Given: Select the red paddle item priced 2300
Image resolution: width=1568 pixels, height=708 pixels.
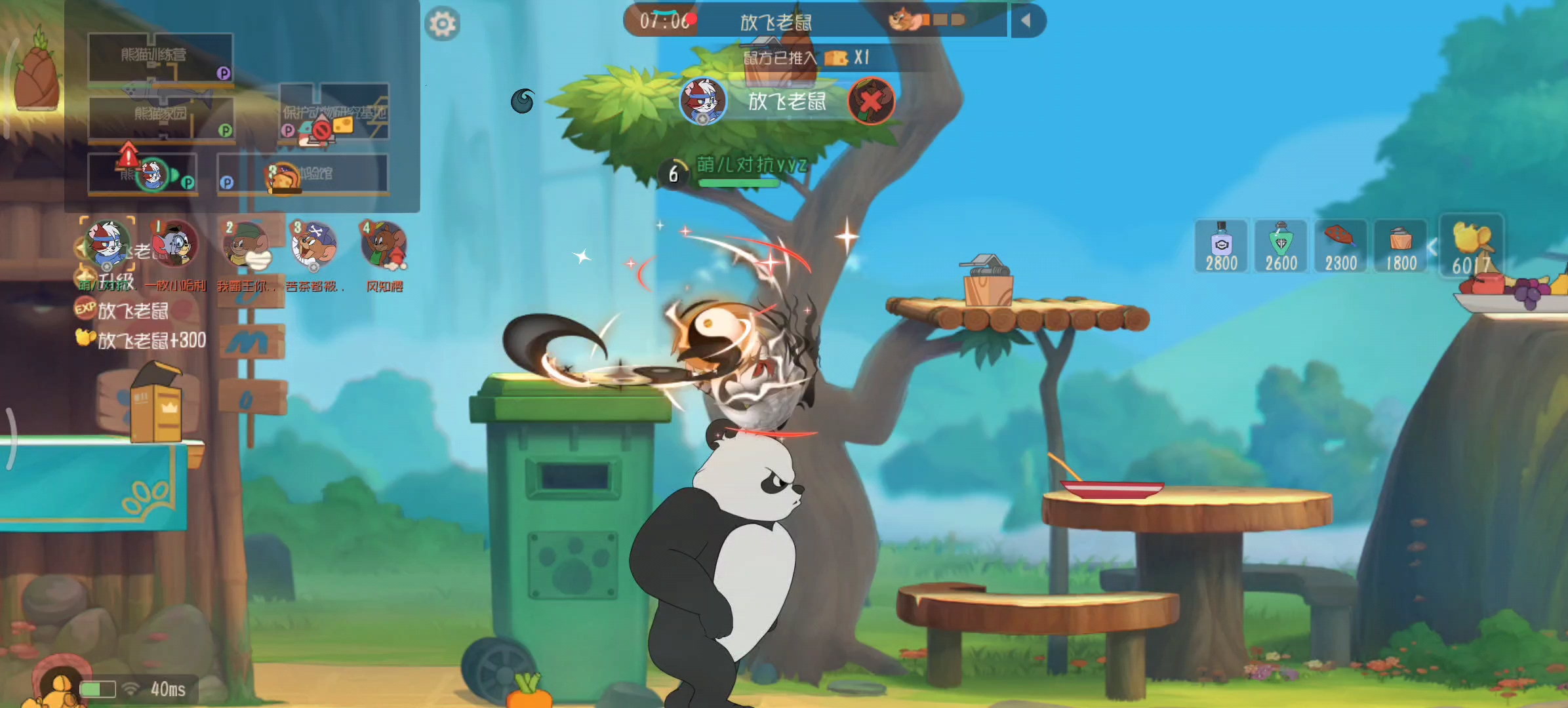Looking at the screenshot, I should coord(1340,246).
